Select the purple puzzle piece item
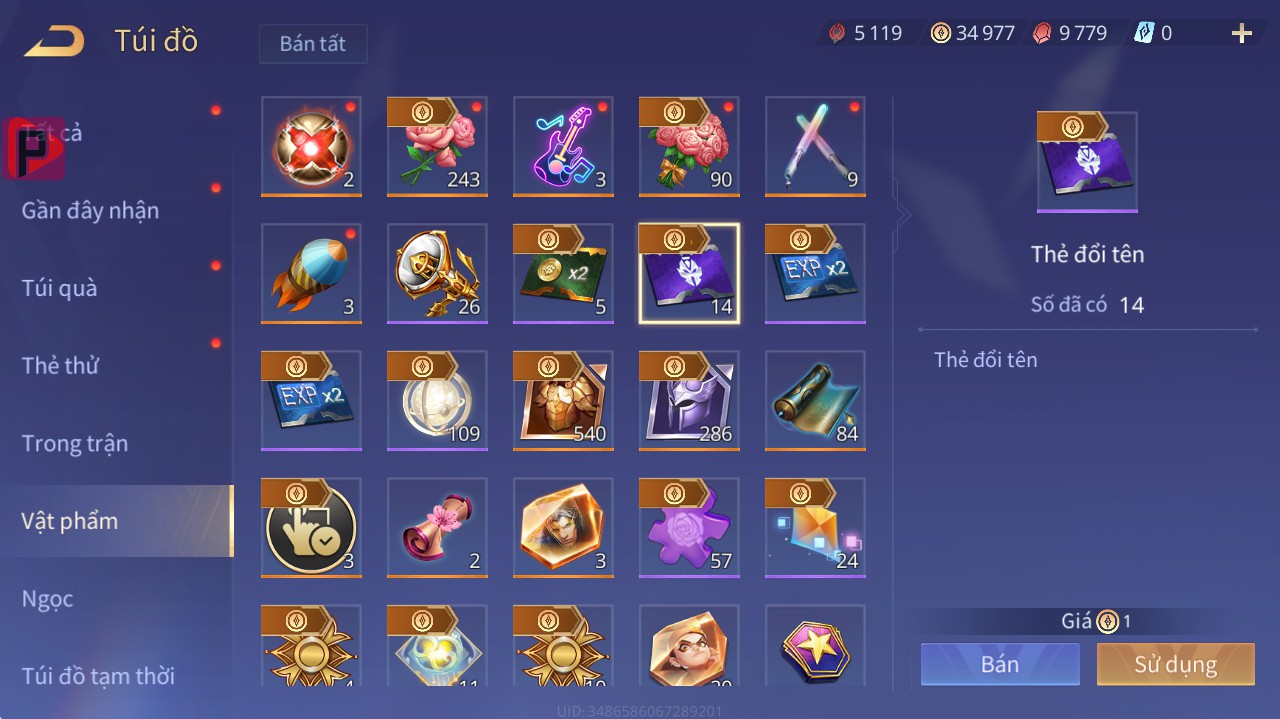The height and width of the screenshot is (719, 1280). point(689,528)
